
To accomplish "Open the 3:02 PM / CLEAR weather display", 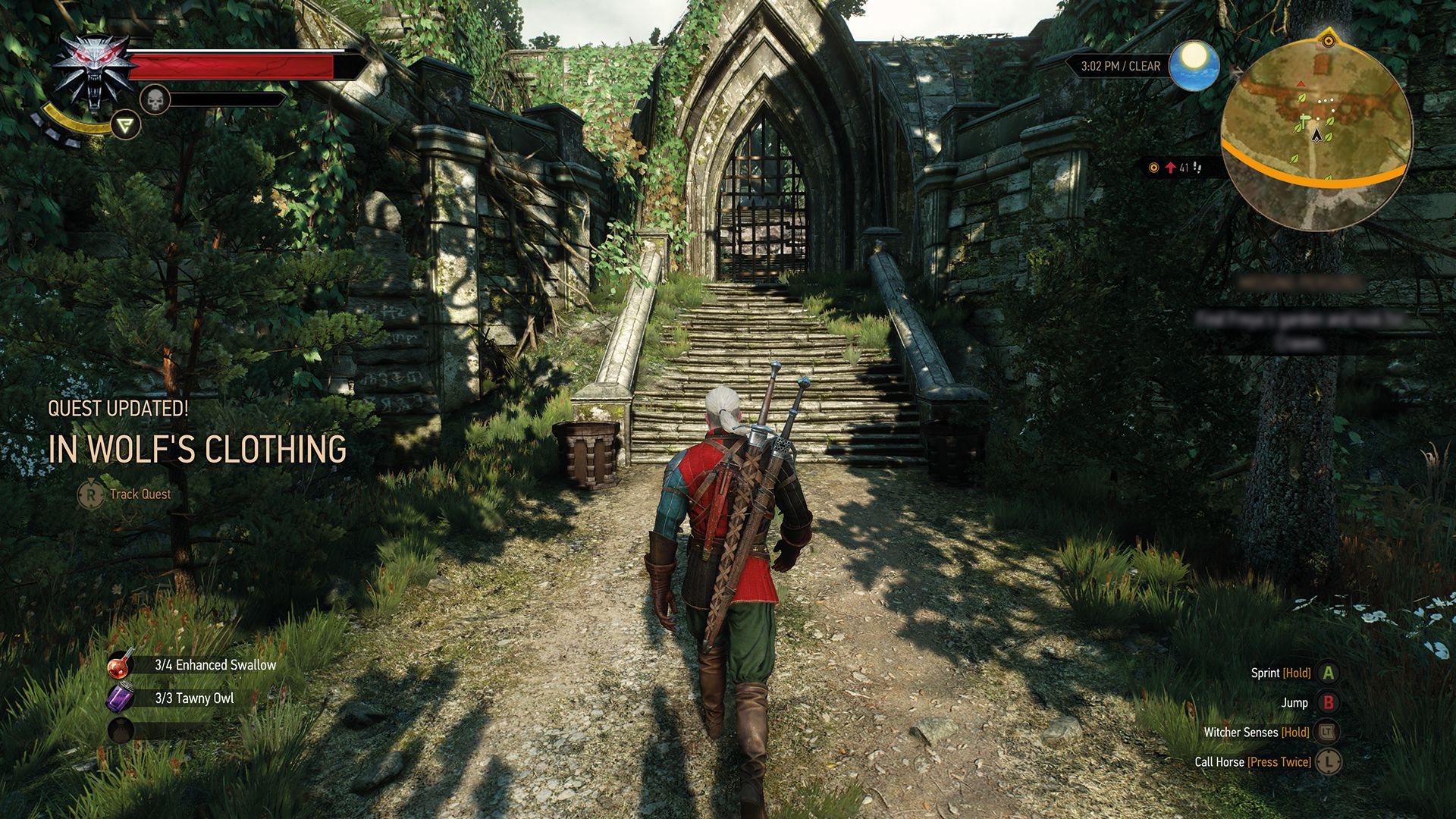I will pos(1119,66).
